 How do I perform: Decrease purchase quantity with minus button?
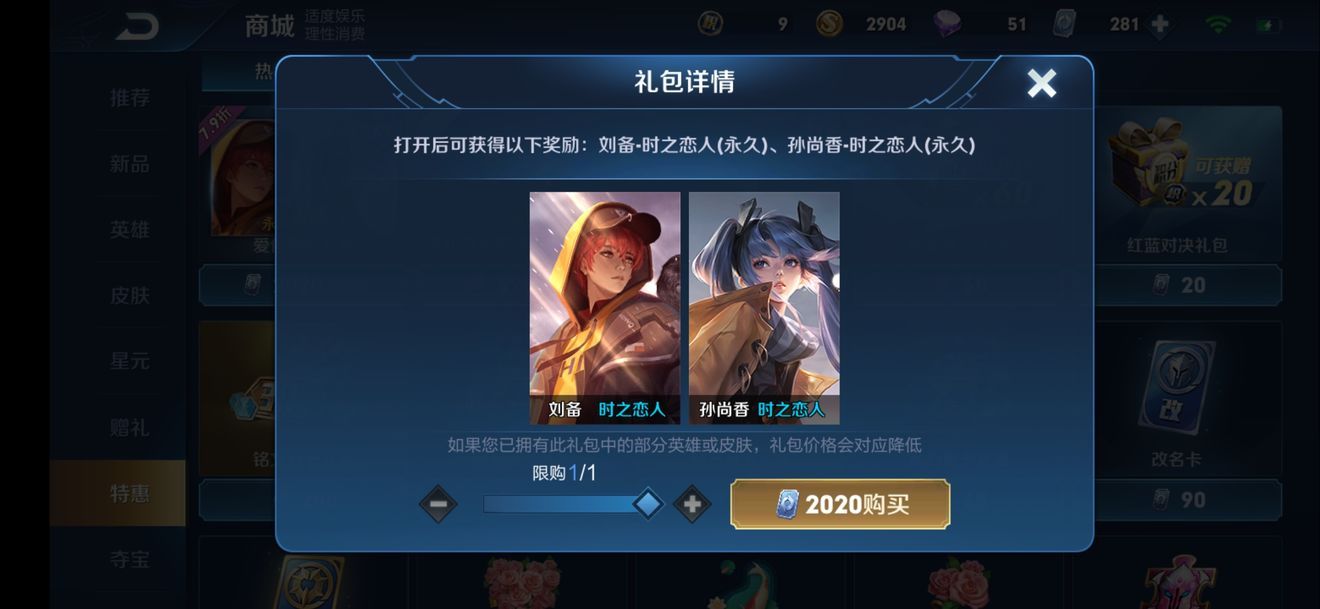point(438,504)
